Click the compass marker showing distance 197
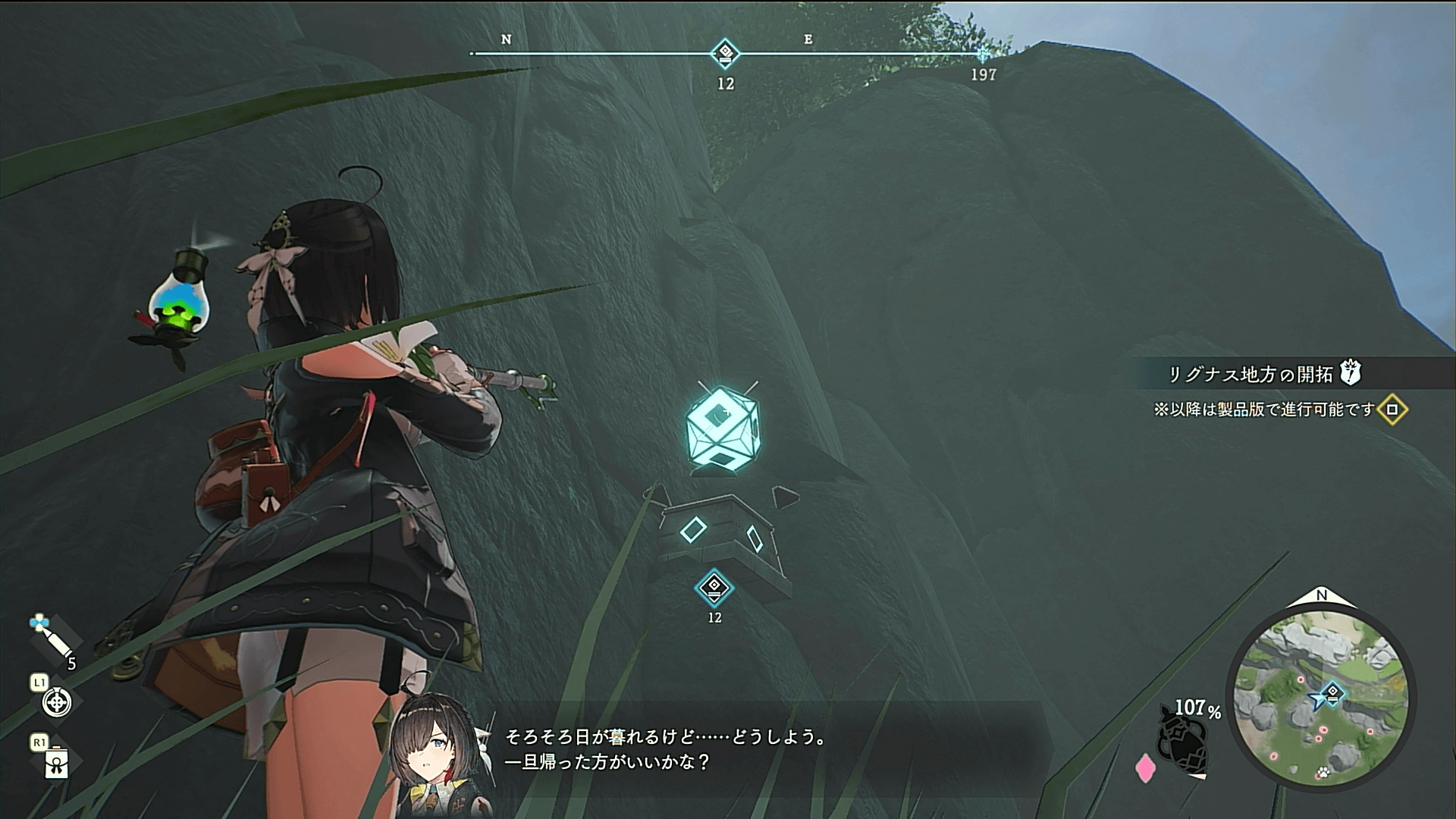 click(x=983, y=55)
